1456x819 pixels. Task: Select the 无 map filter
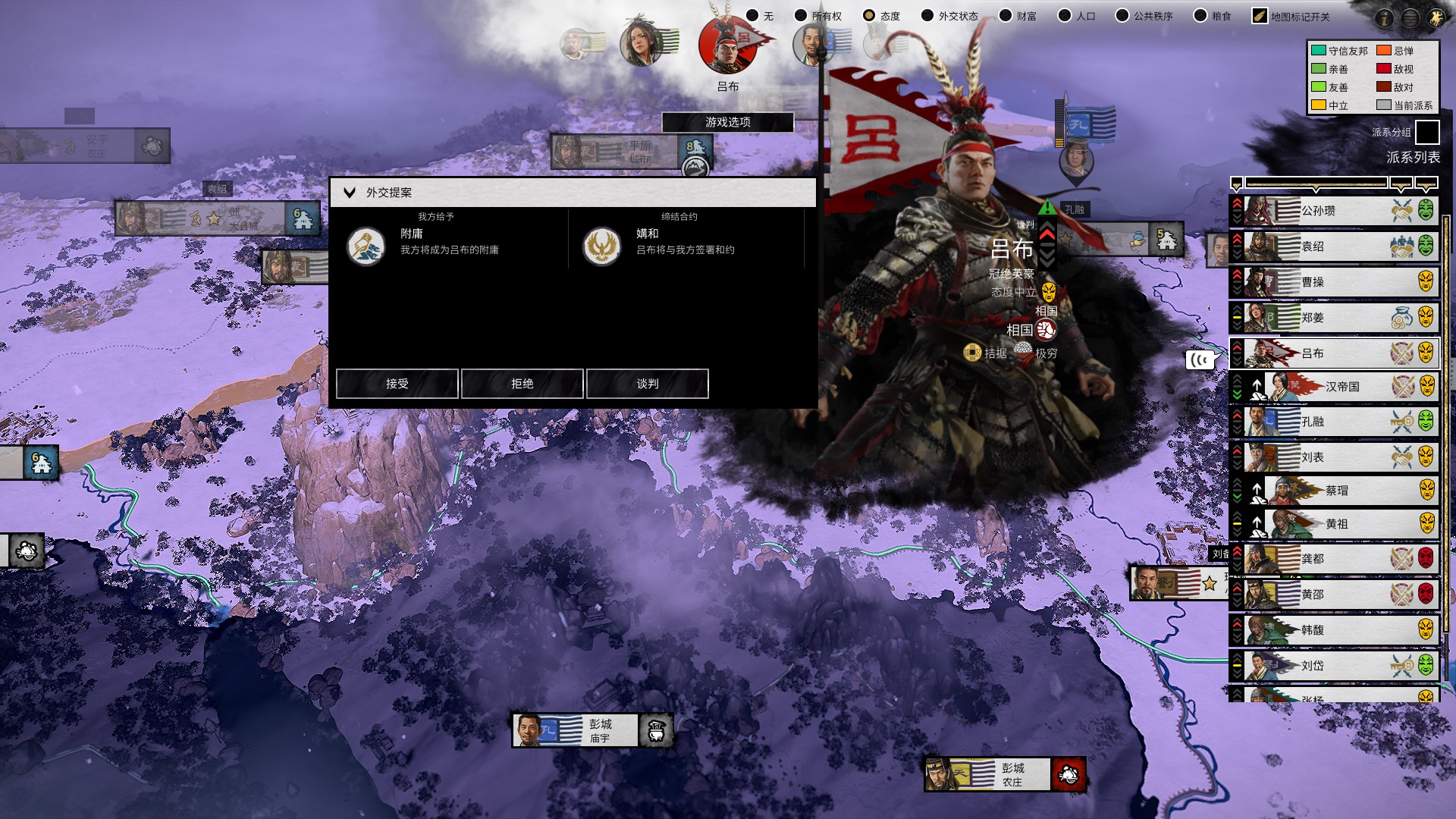tap(752, 16)
